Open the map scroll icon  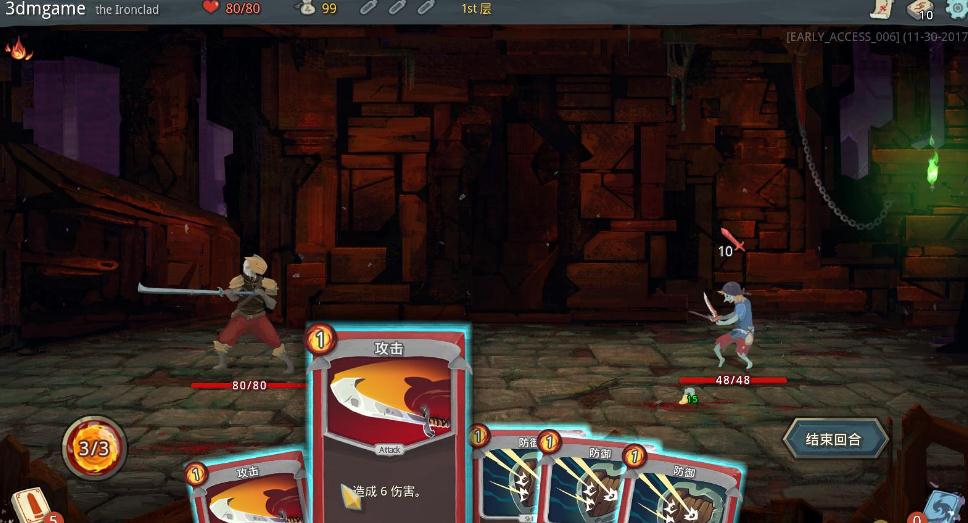(880, 9)
